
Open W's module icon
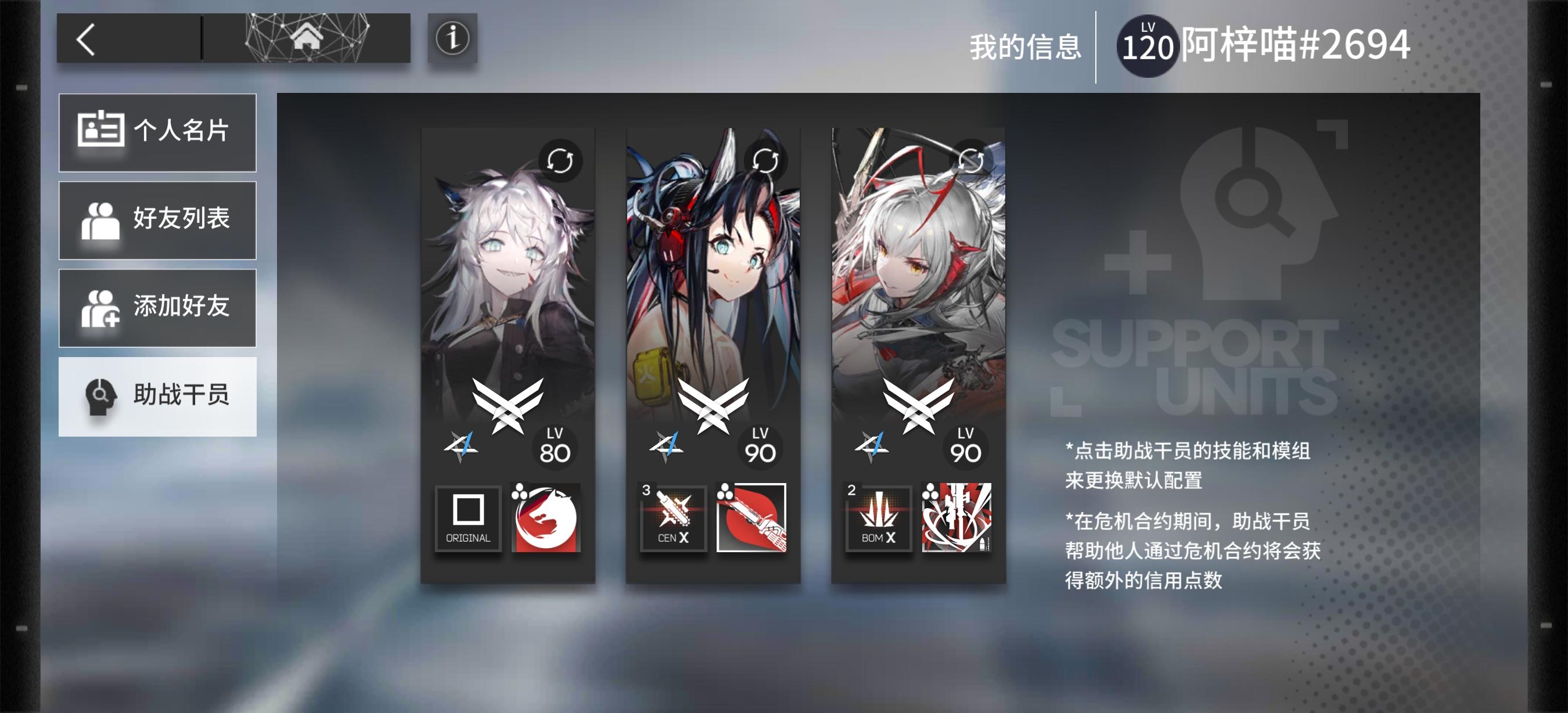[x=958, y=518]
